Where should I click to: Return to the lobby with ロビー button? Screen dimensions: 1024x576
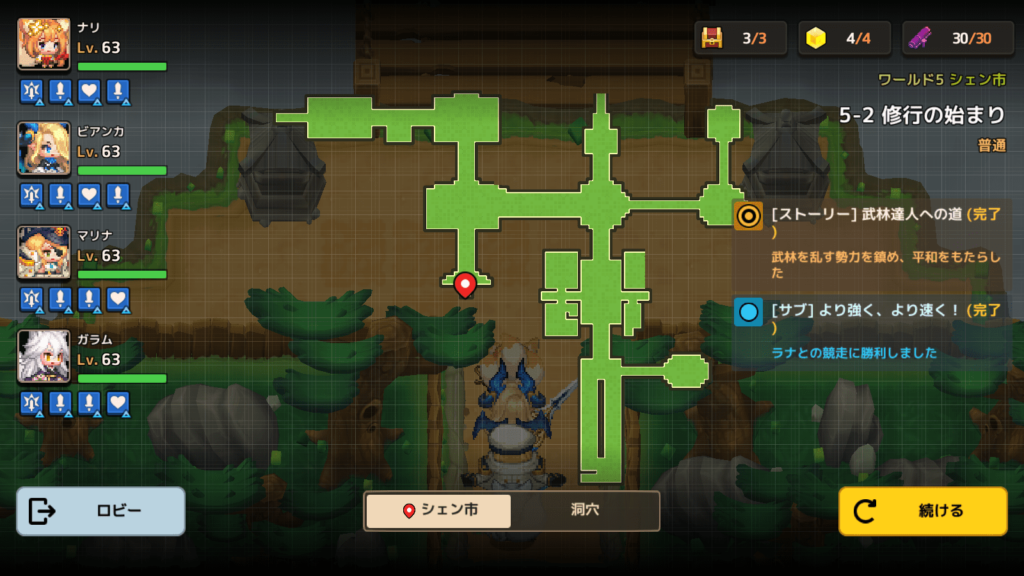tap(101, 511)
